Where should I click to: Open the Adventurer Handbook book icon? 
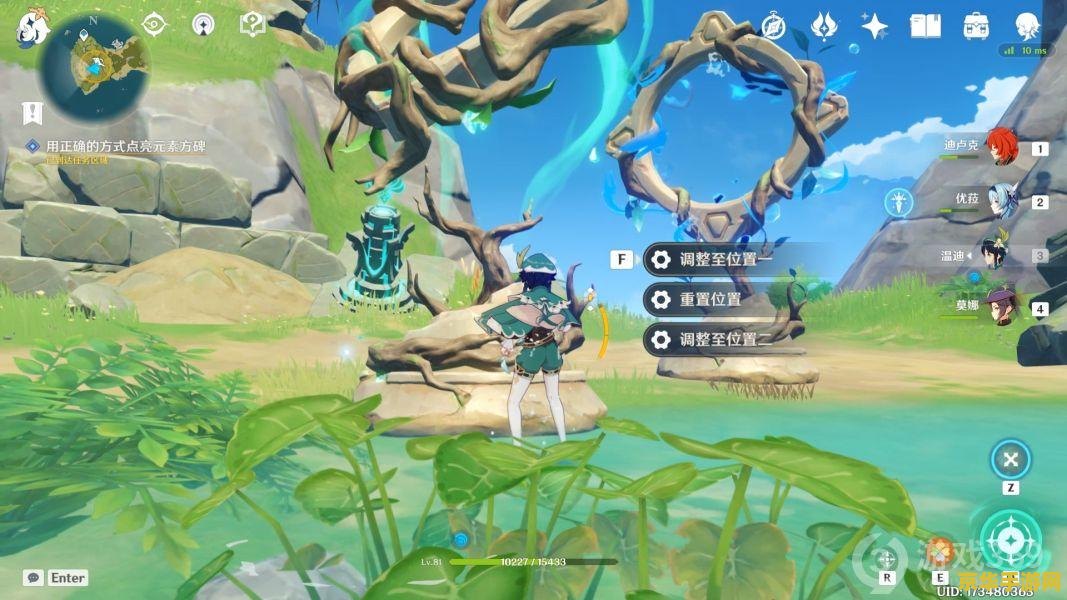tap(925, 26)
